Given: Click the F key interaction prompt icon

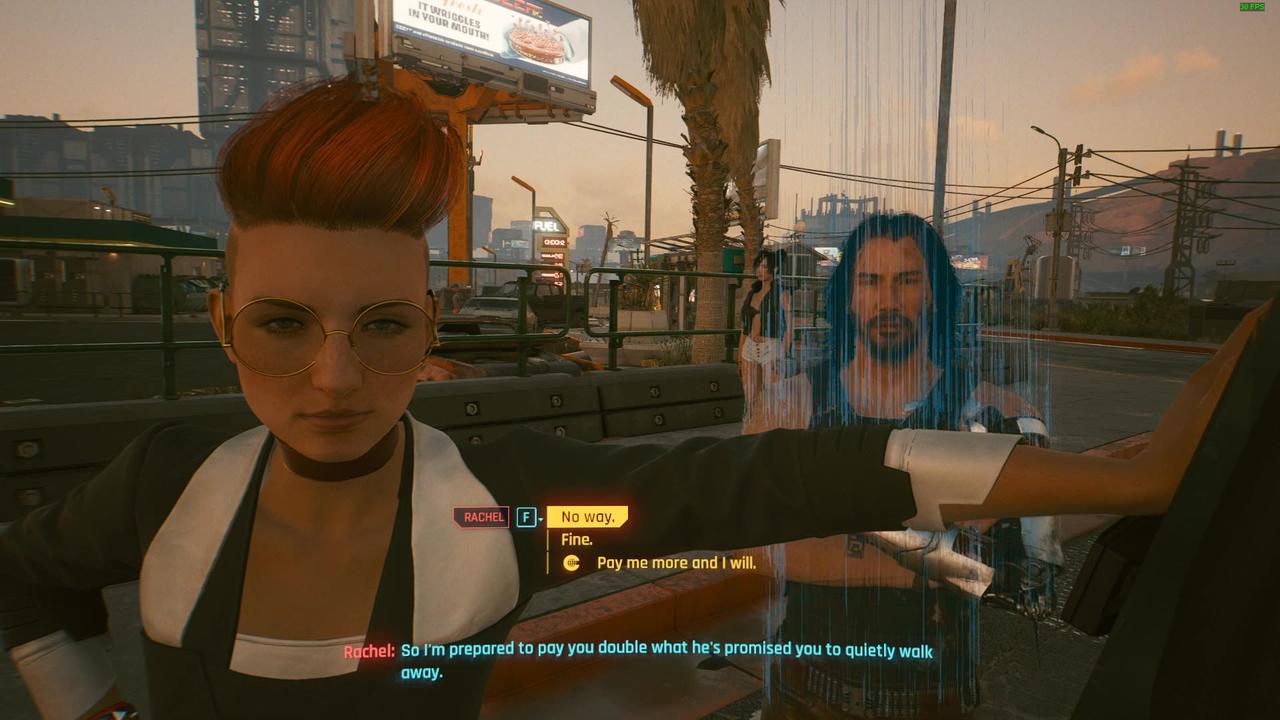Looking at the screenshot, I should pos(525,517).
